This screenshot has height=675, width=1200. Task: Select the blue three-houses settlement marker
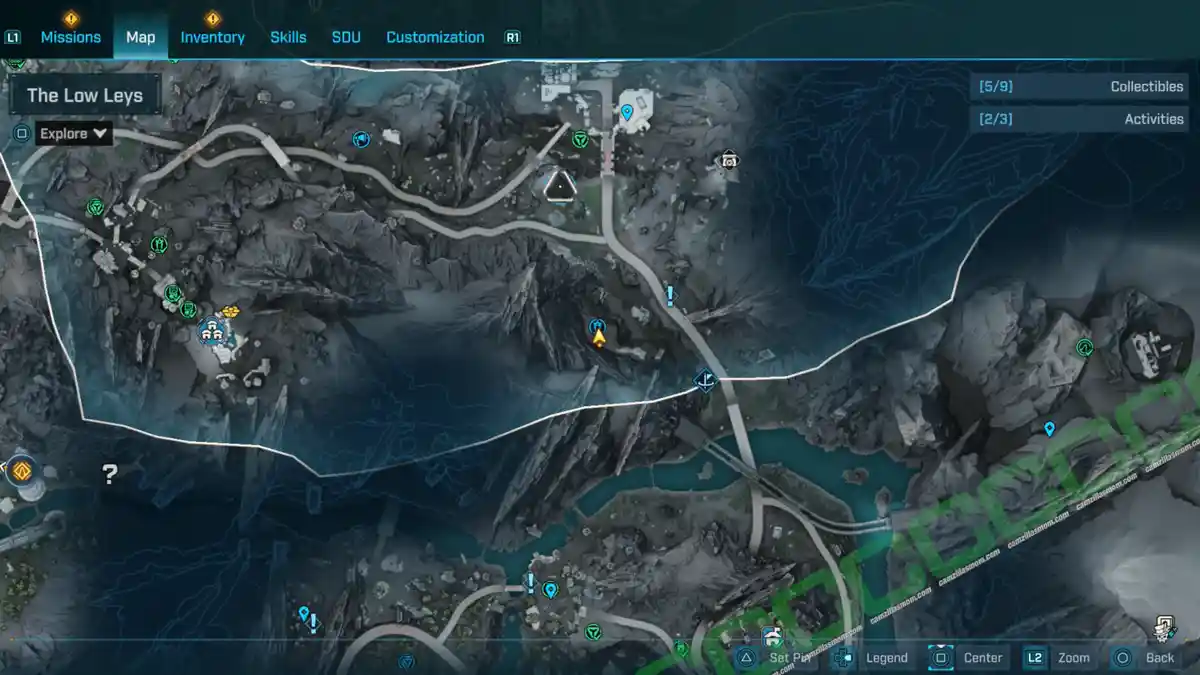pyautogui.click(x=211, y=328)
